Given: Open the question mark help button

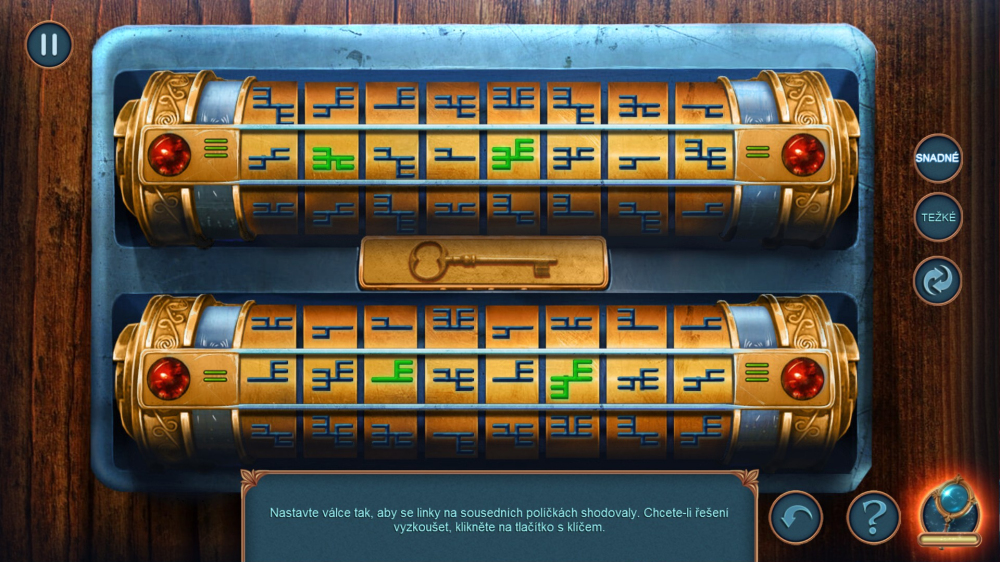Looking at the screenshot, I should 873,517.
